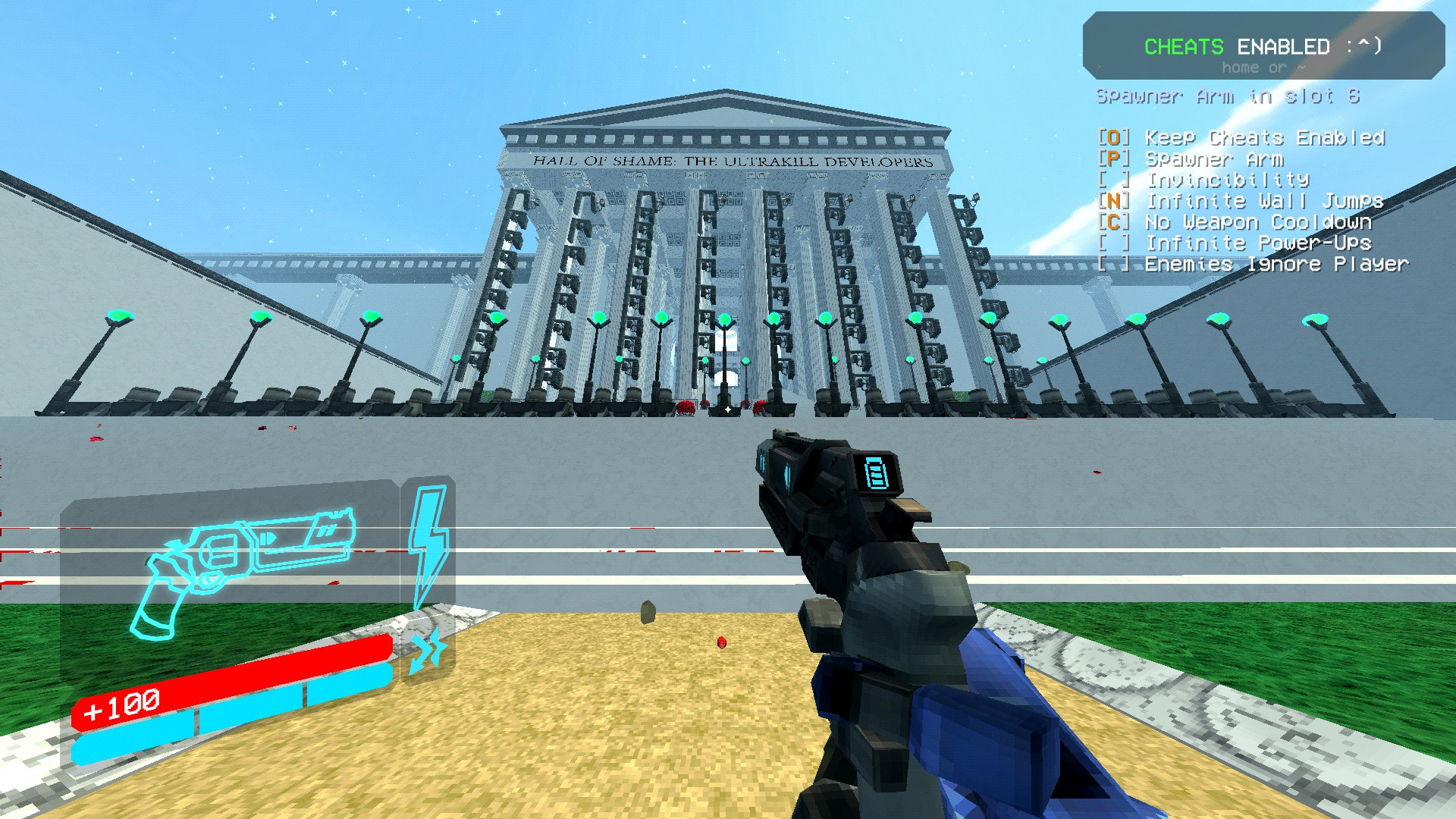The width and height of the screenshot is (1456, 819).
Task: Click the small cyan arm icon
Action: pos(426,651)
